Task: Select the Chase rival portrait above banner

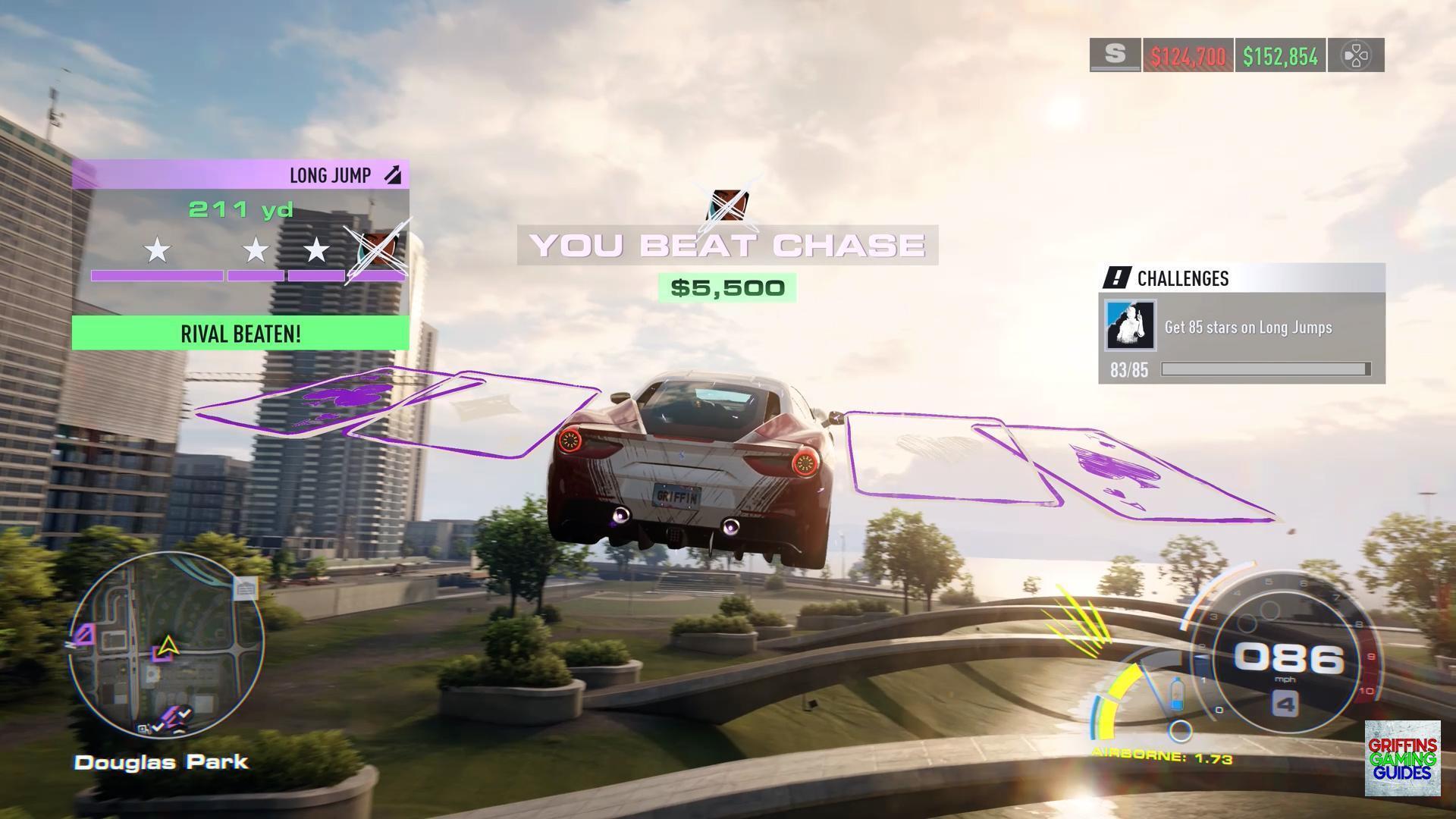Action: point(728,205)
